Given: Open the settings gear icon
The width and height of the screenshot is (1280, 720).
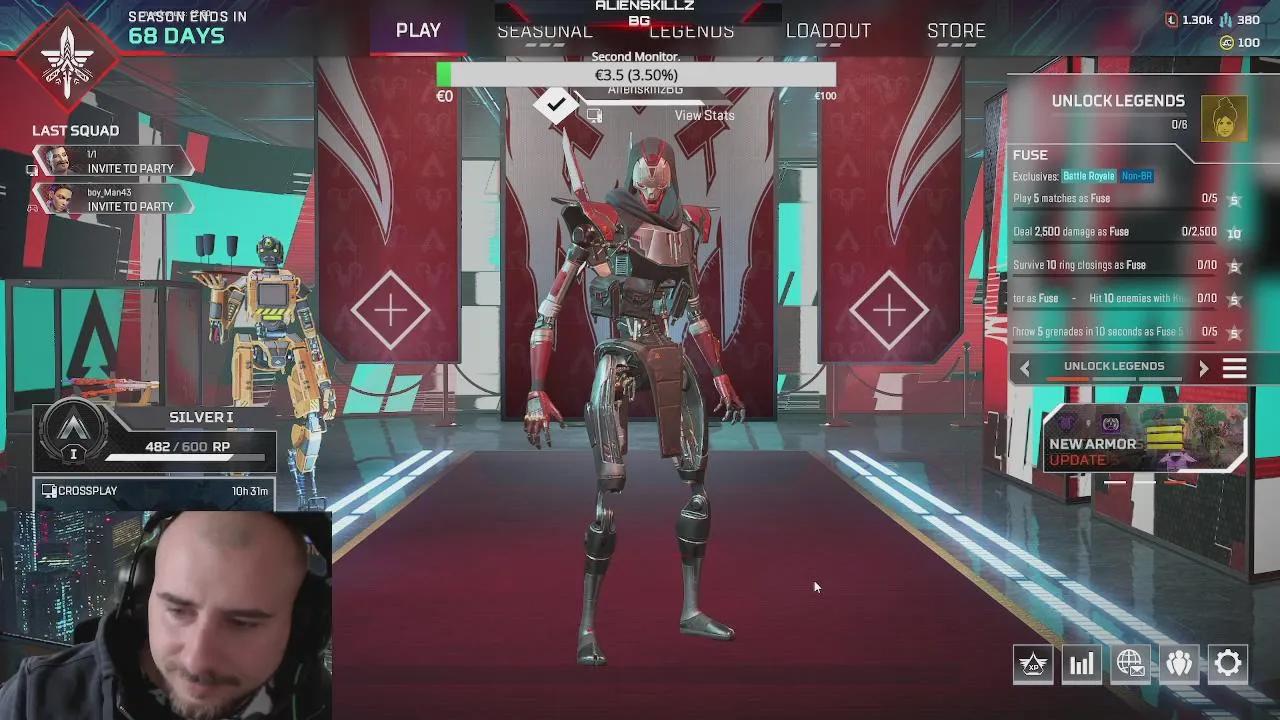Looking at the screenshot, I should pyautogui.click(x=1227, y=663).
